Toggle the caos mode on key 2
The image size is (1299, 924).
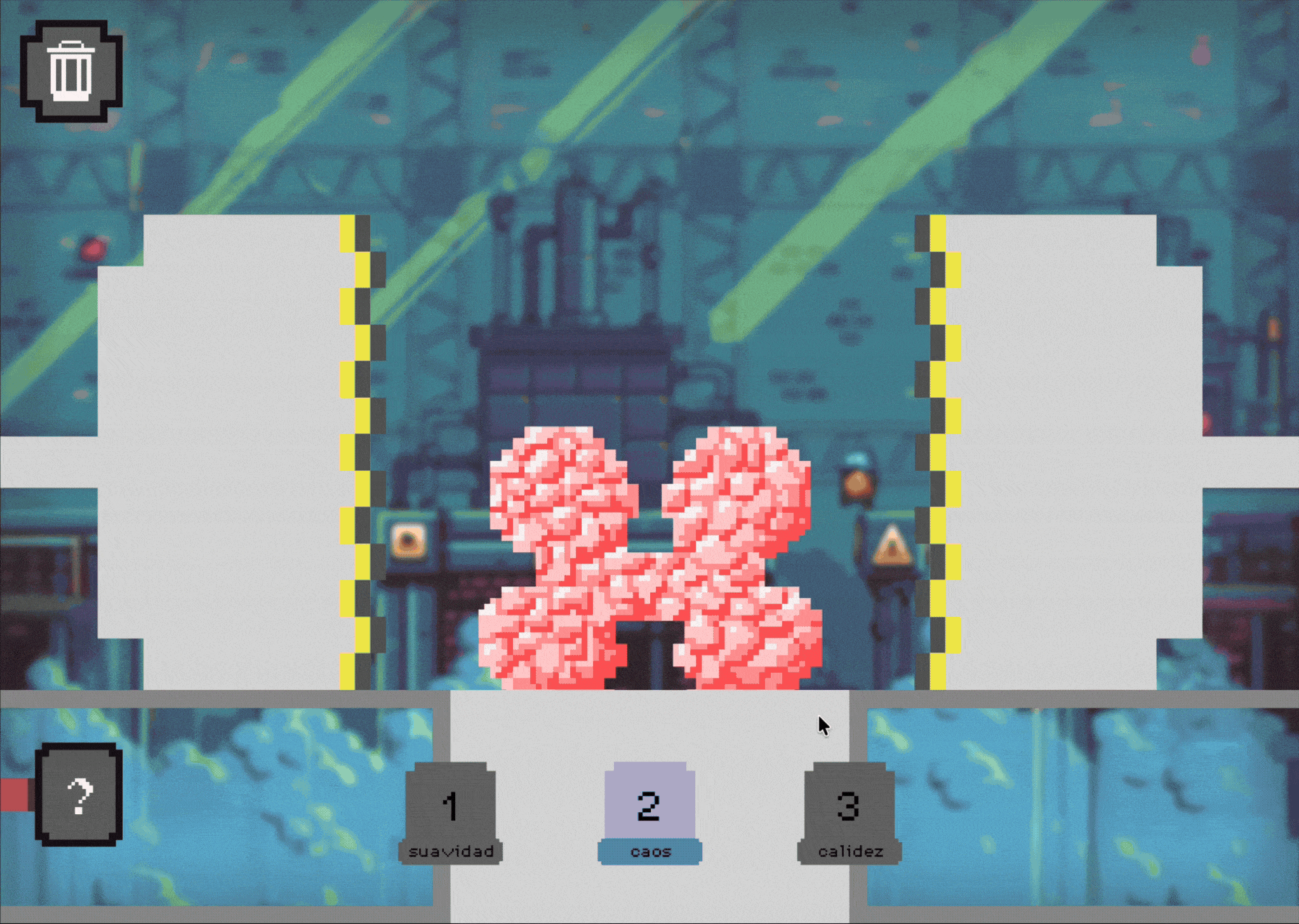pyautogui.click(x=649, y=804)
